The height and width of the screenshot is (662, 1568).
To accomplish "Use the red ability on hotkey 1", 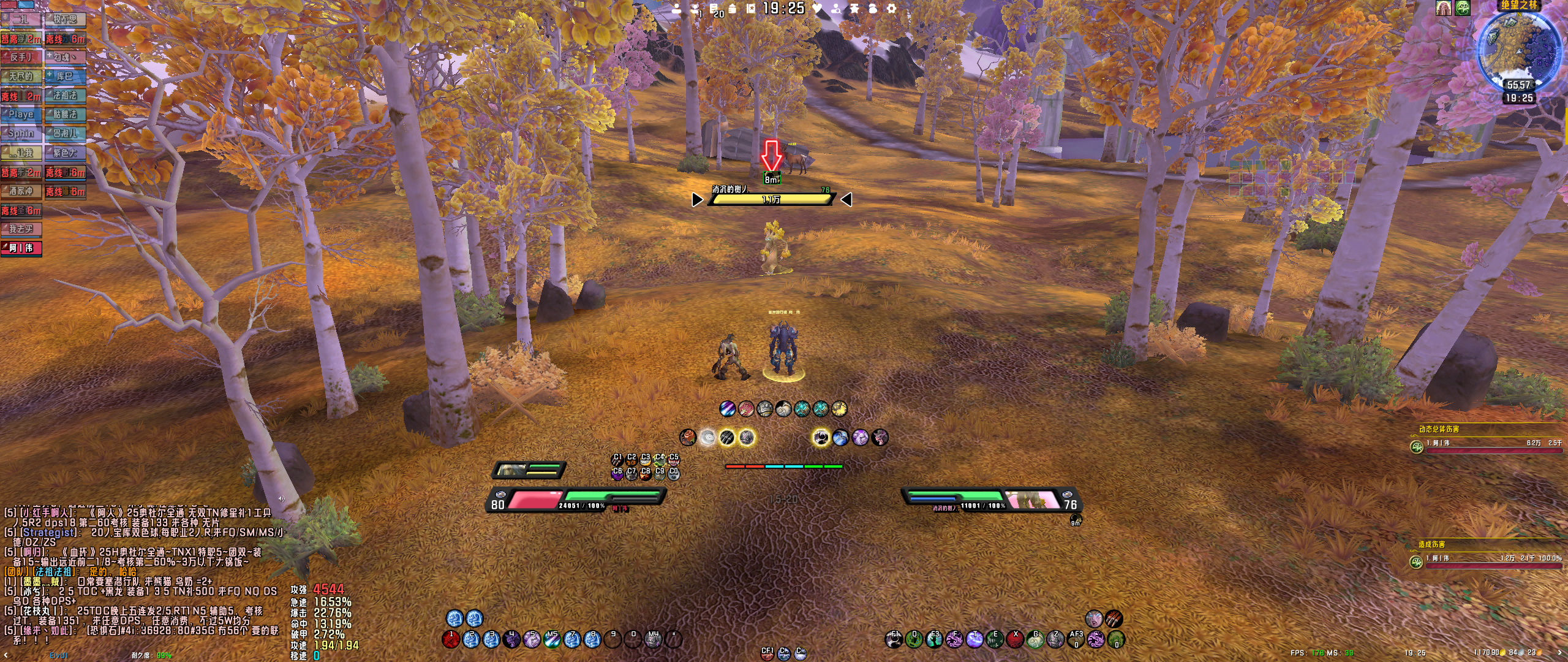I will 451,640.
